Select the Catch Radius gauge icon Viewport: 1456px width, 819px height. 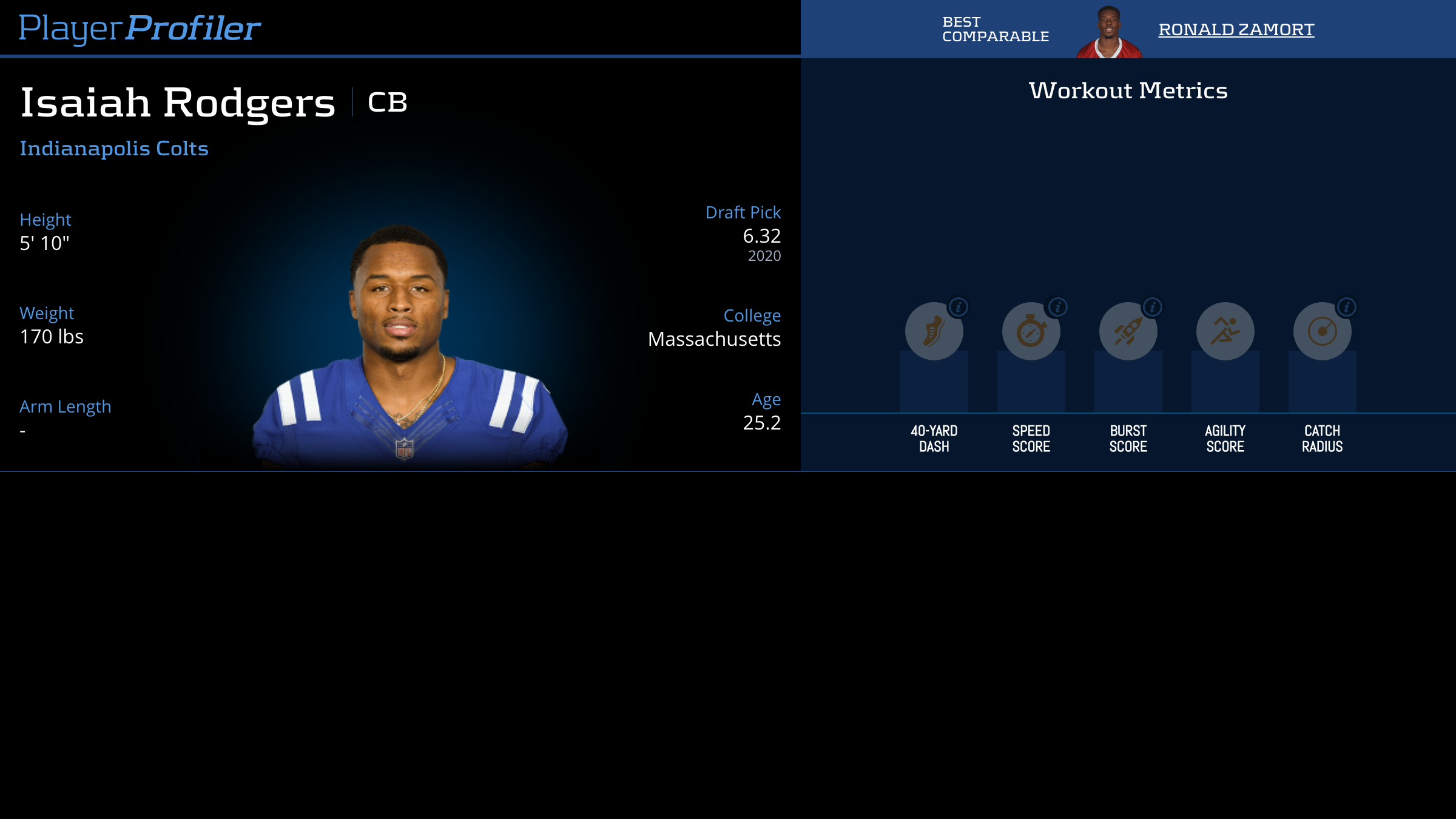pyautogui.click(x=1321, y=331)
